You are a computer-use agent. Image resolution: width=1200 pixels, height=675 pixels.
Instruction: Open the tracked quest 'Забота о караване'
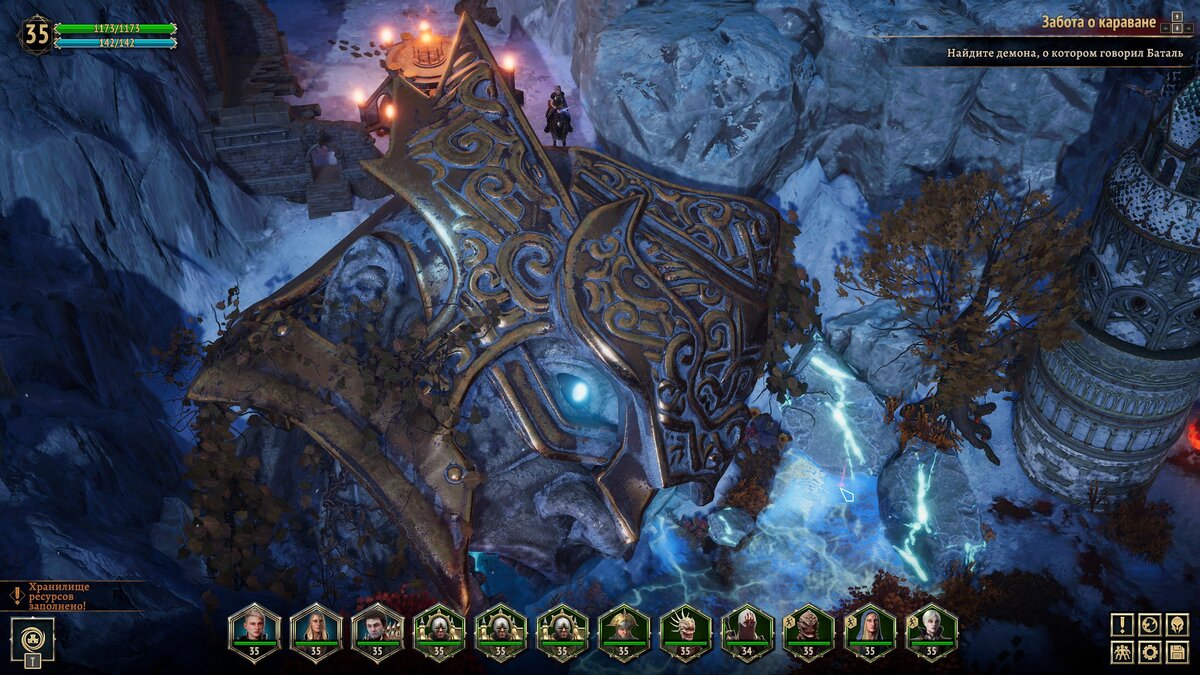tap(1098, 23)
